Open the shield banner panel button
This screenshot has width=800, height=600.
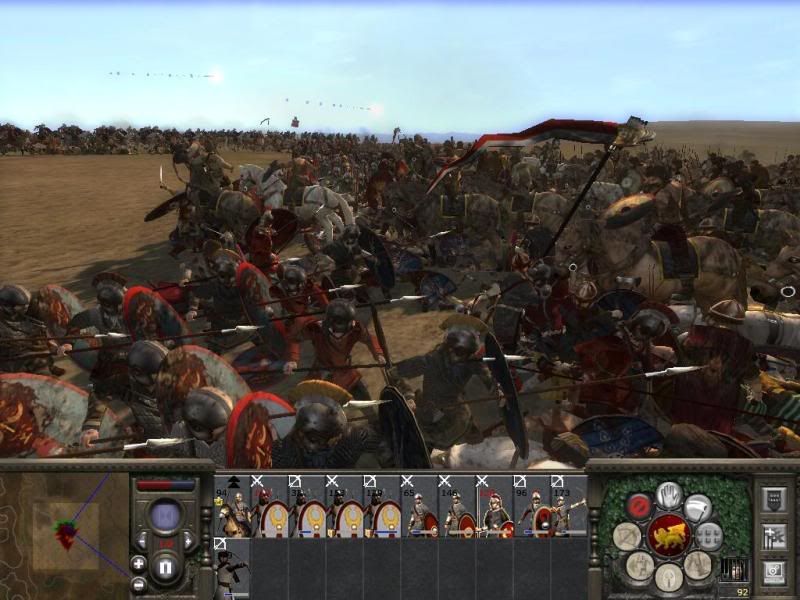coord(773,500)
